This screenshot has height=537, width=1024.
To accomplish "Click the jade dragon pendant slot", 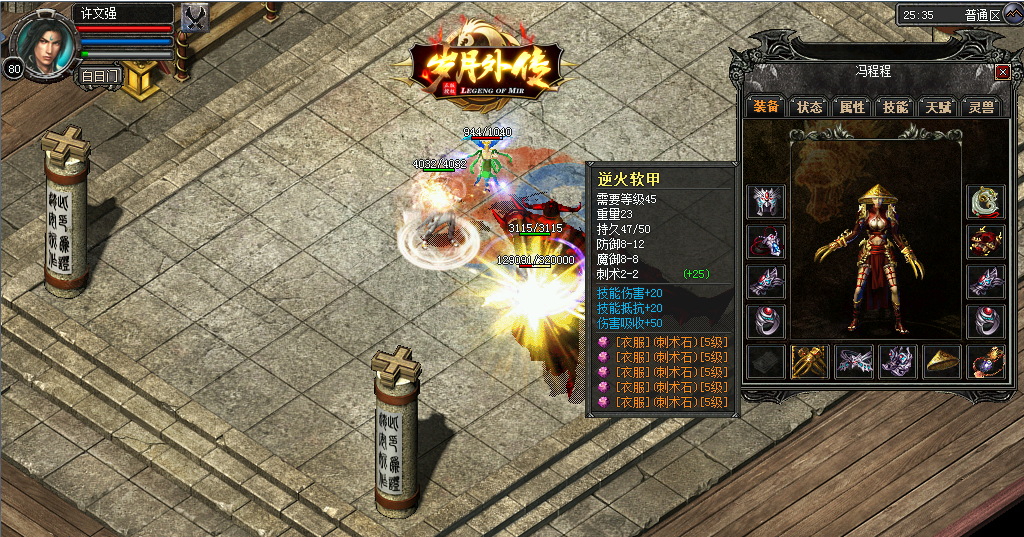I will 986,202.
